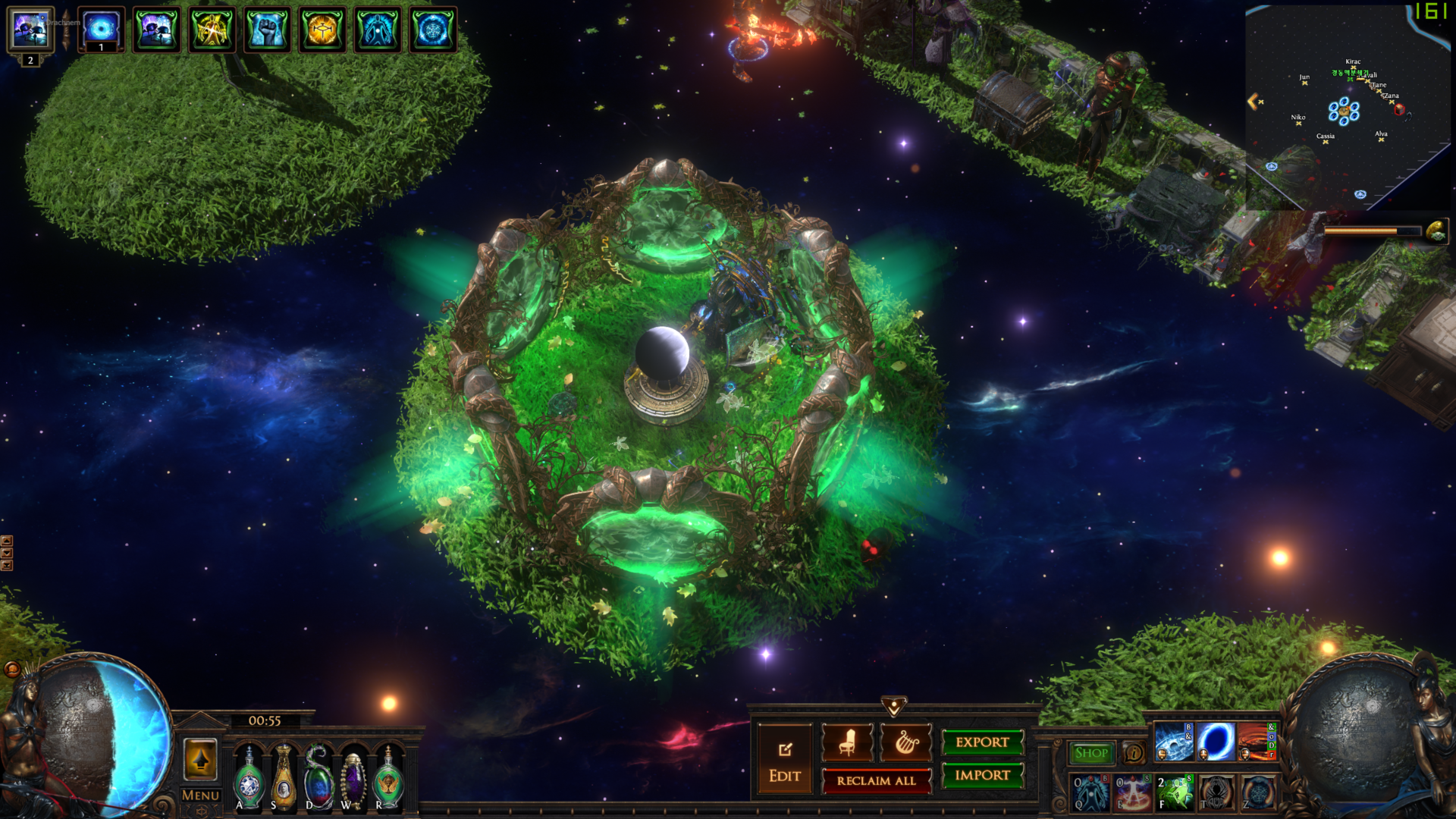1456x819 pixels.
Task: Use the vine-wrapped flask bound to D
Action: pos(318,779)
